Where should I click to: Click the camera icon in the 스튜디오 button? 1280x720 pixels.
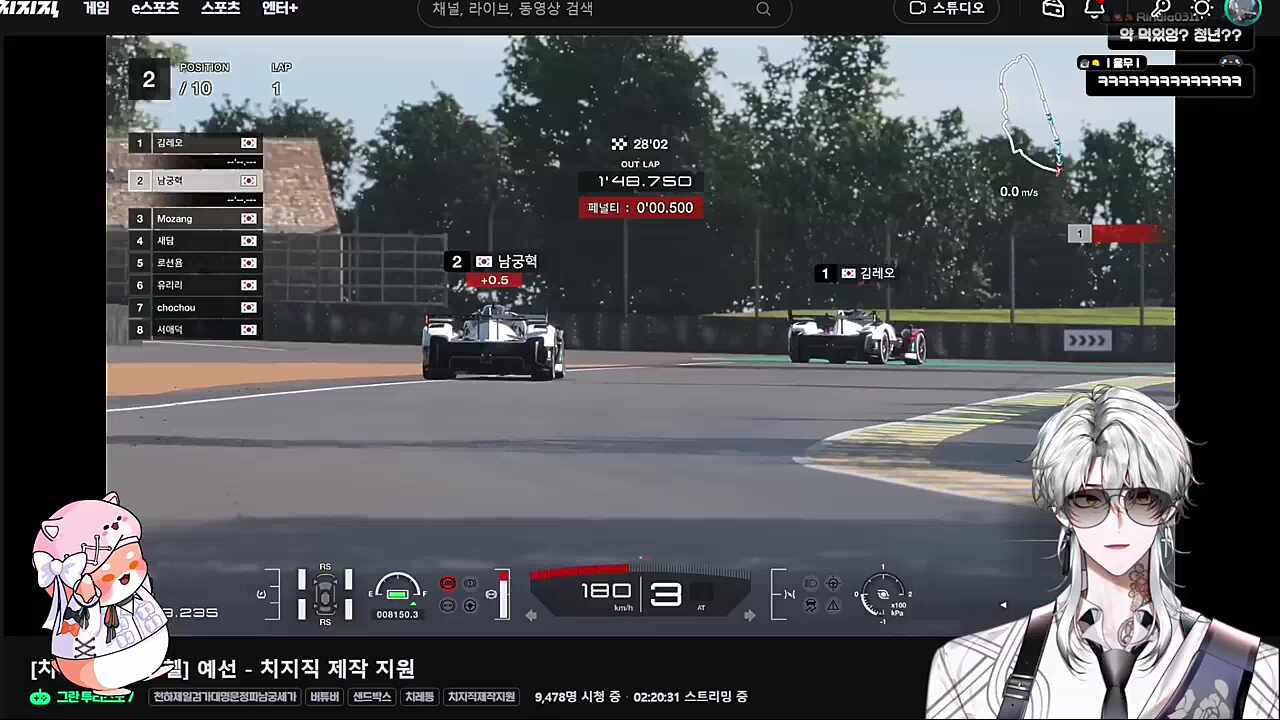click(x=917, y=8)
